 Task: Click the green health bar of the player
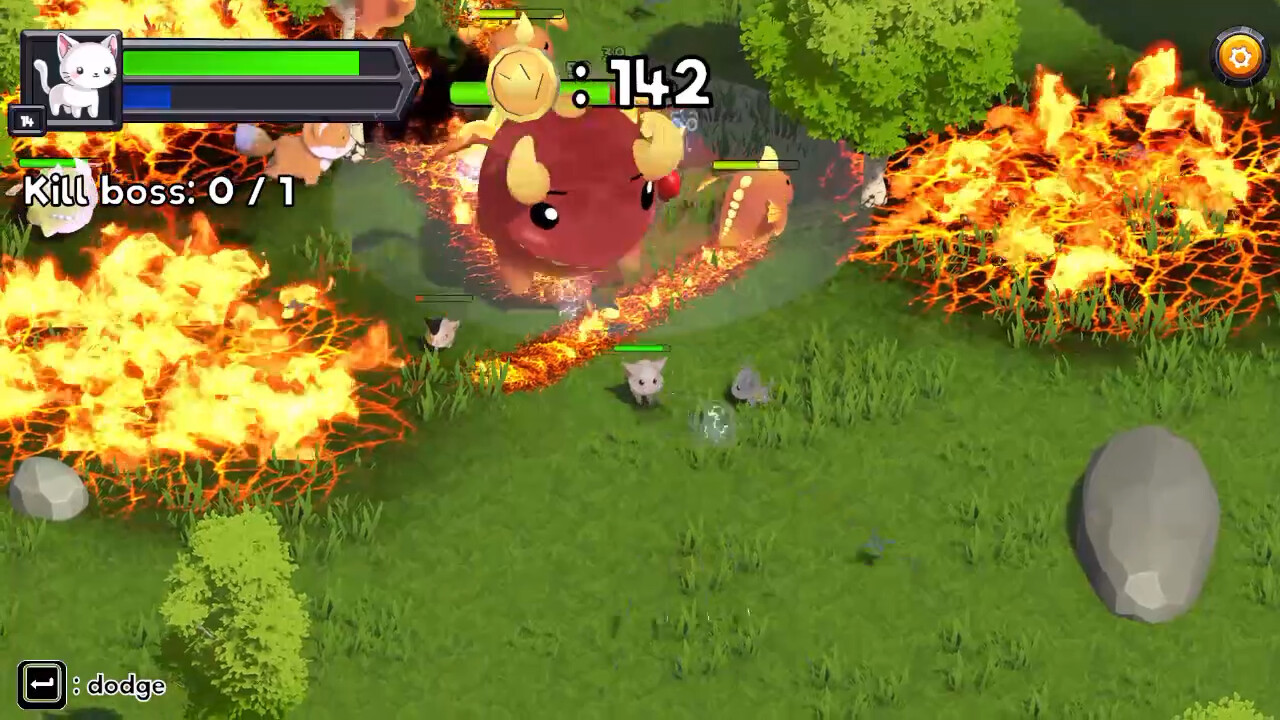(240, 62)
